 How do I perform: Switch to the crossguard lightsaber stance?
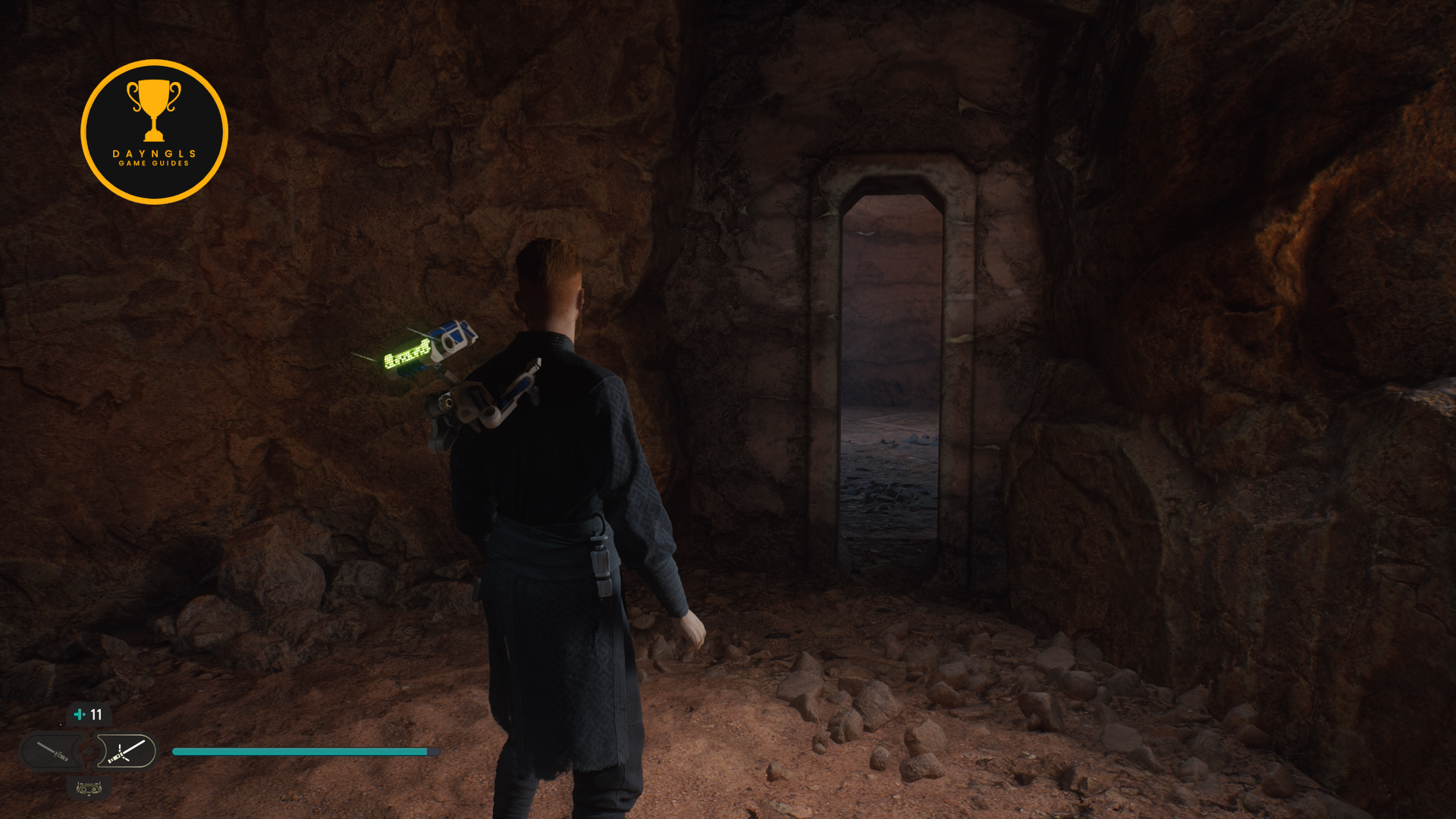127,752
